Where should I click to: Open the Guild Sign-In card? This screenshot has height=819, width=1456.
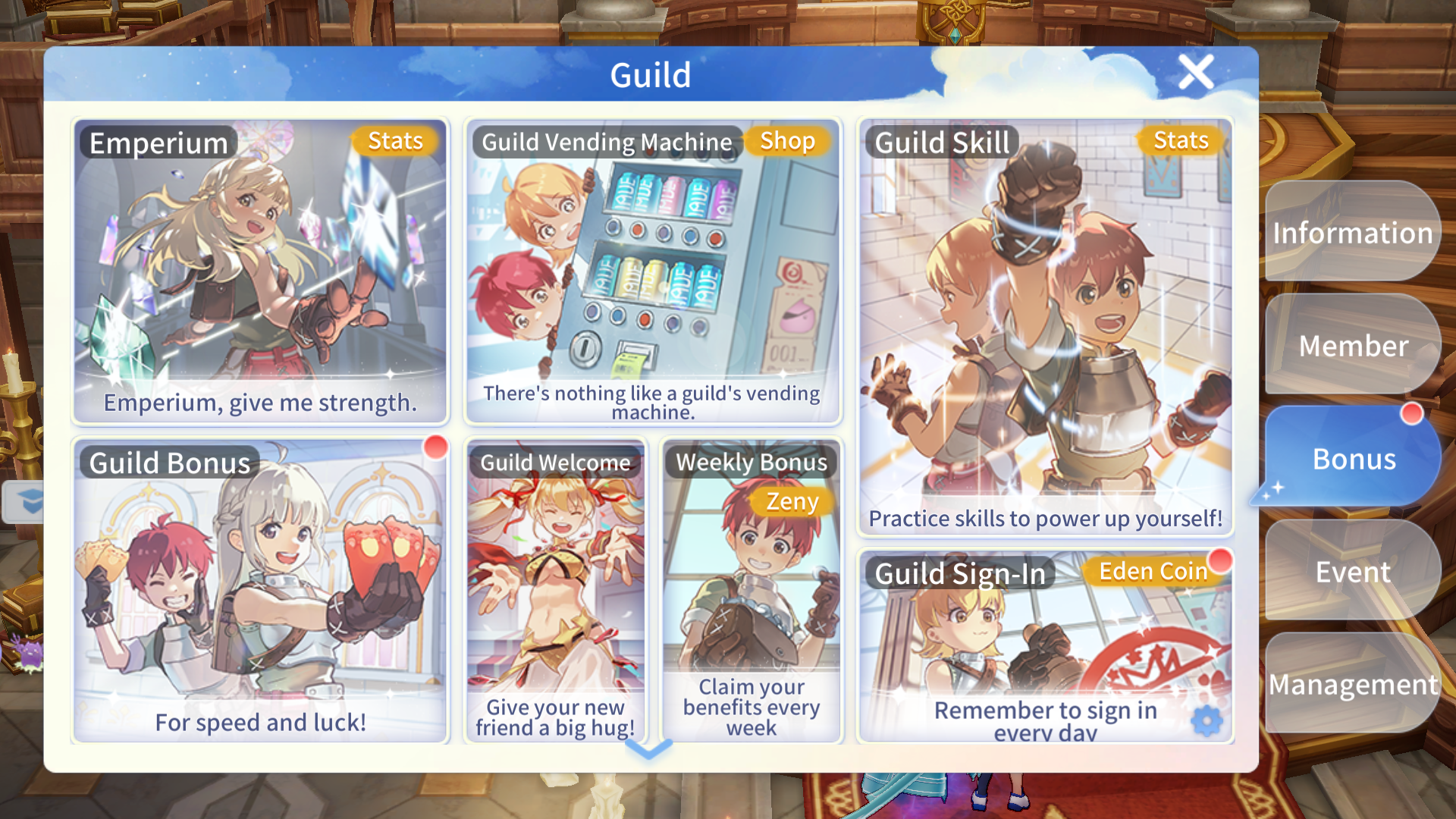point(1045,646)
